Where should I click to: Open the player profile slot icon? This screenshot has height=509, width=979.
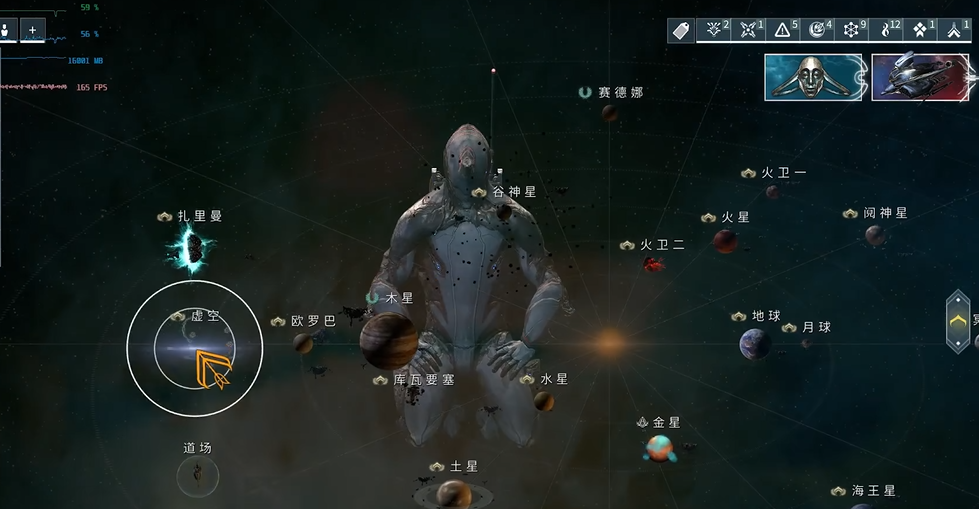tap(8, 31)
